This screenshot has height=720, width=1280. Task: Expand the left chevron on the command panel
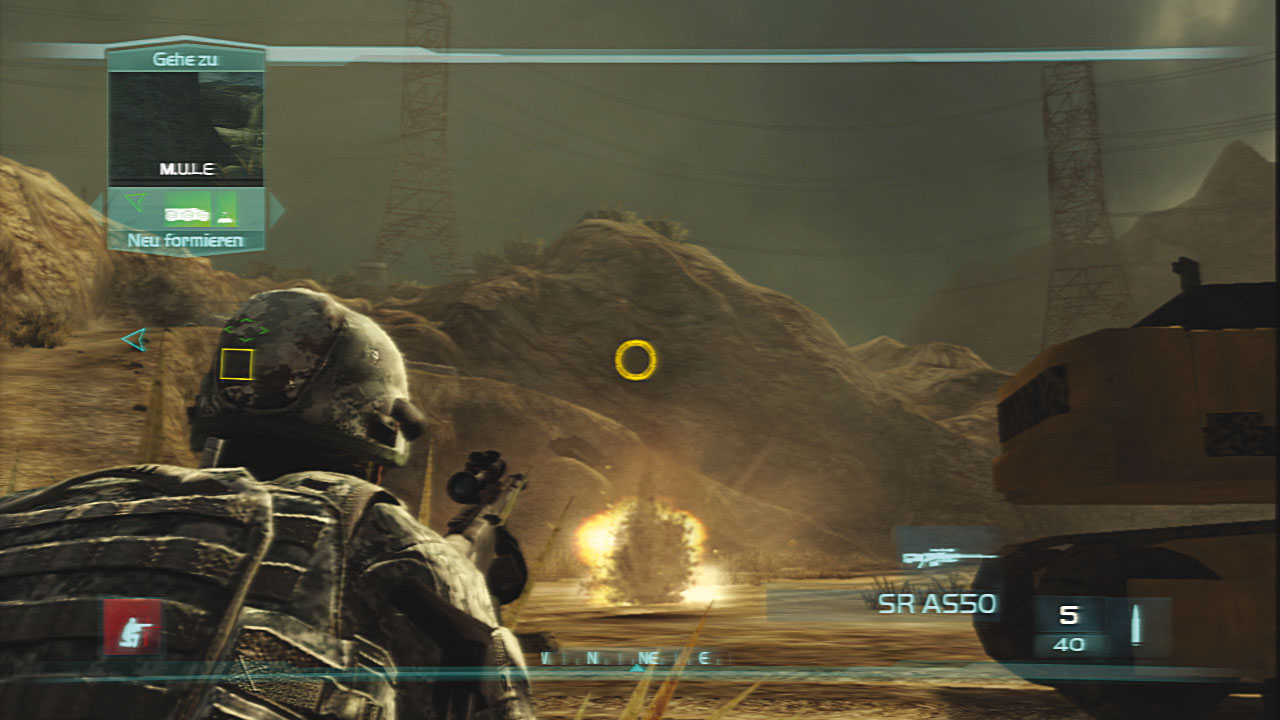pyautogui.click(x=97, y=207)
